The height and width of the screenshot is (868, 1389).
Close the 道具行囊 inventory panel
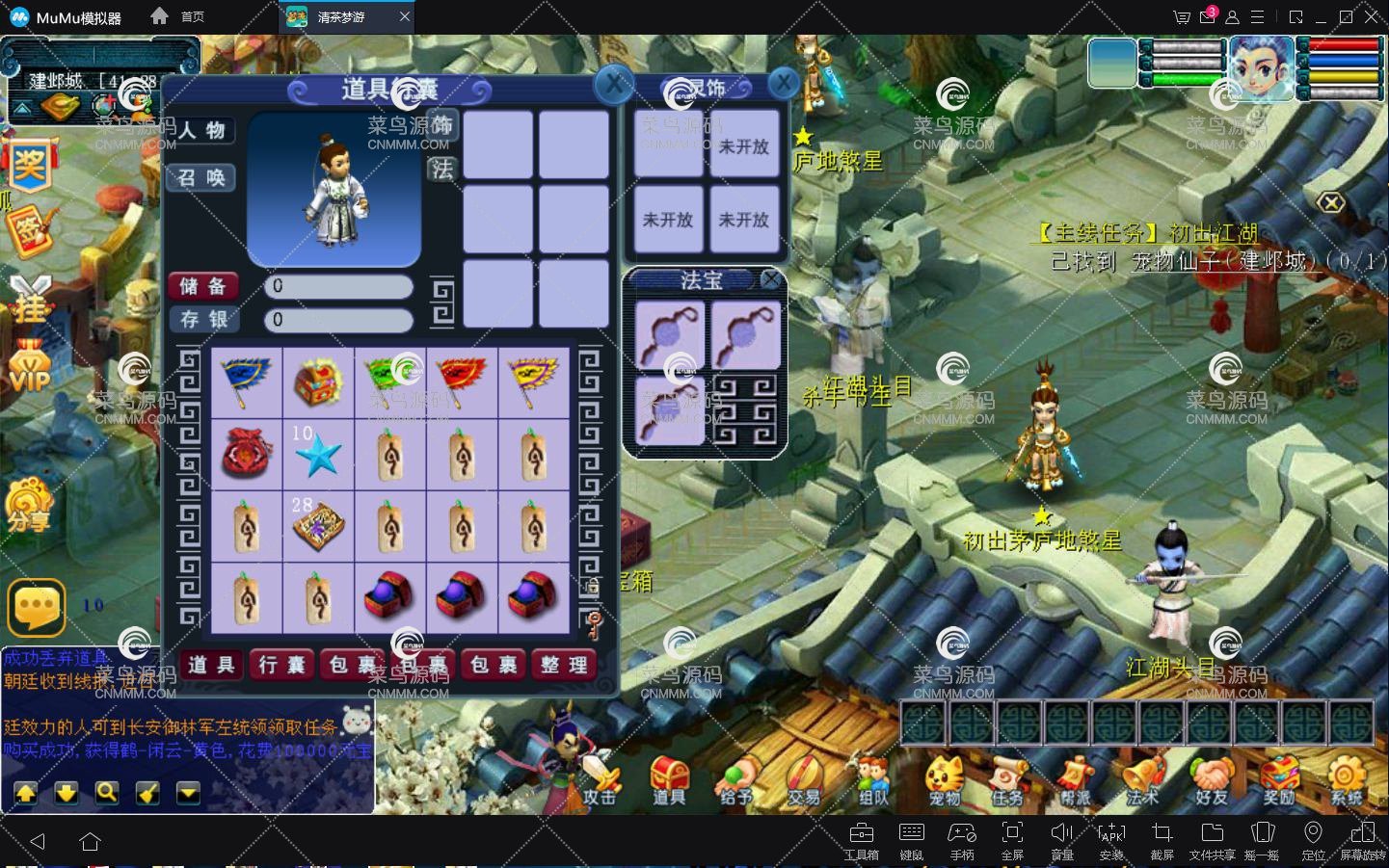[x=614, y=87]
